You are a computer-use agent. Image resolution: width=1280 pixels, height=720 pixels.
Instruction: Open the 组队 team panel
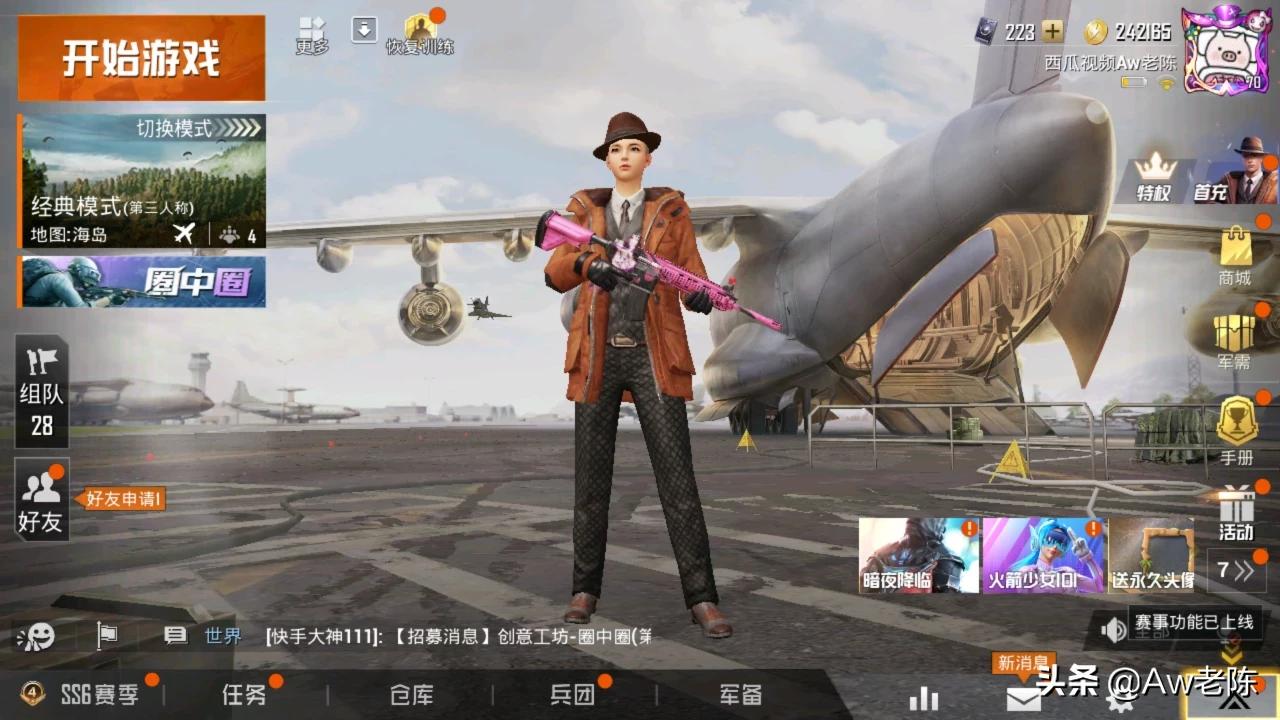41,391
